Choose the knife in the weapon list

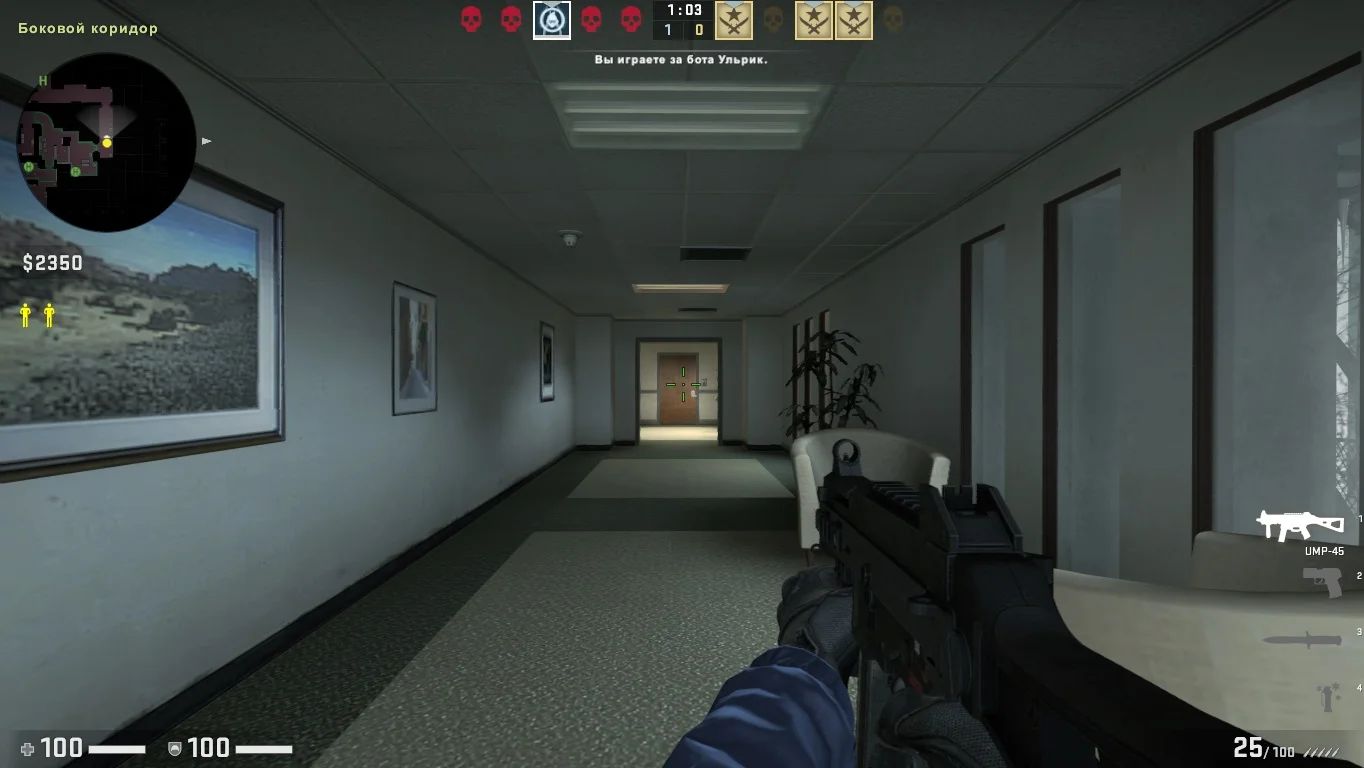1301,639
